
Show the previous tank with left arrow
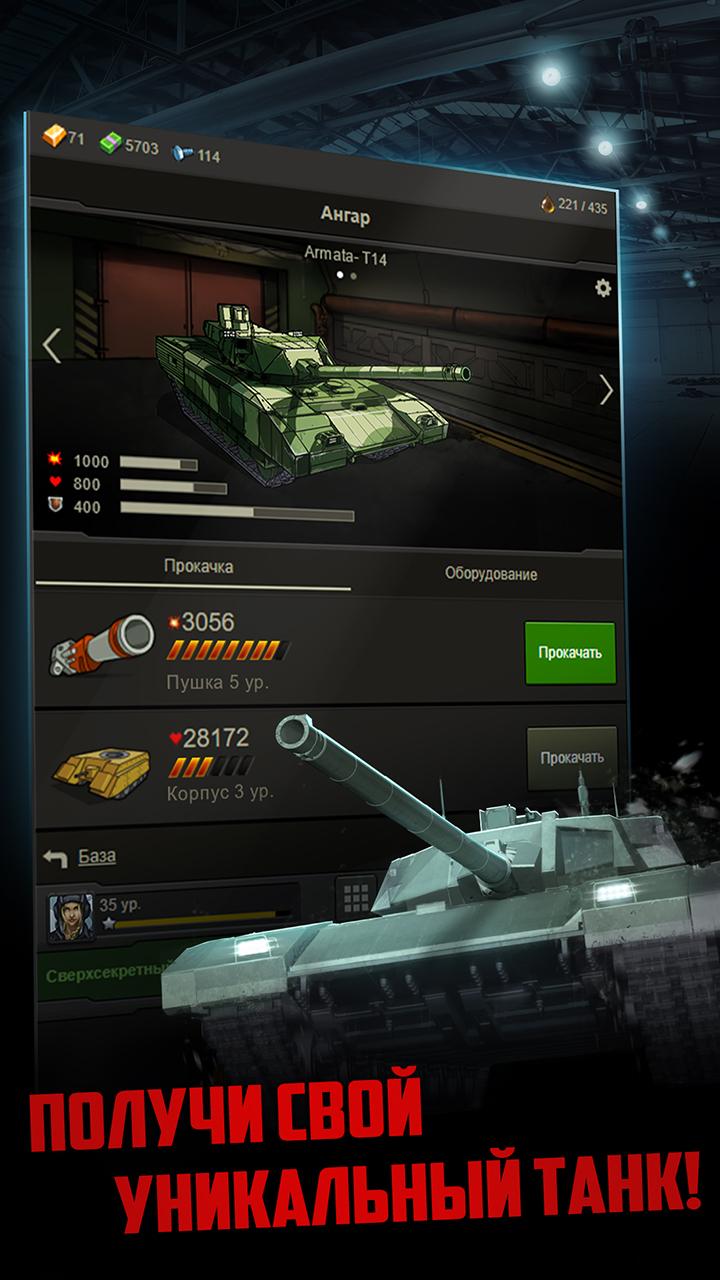coord(52,345)
